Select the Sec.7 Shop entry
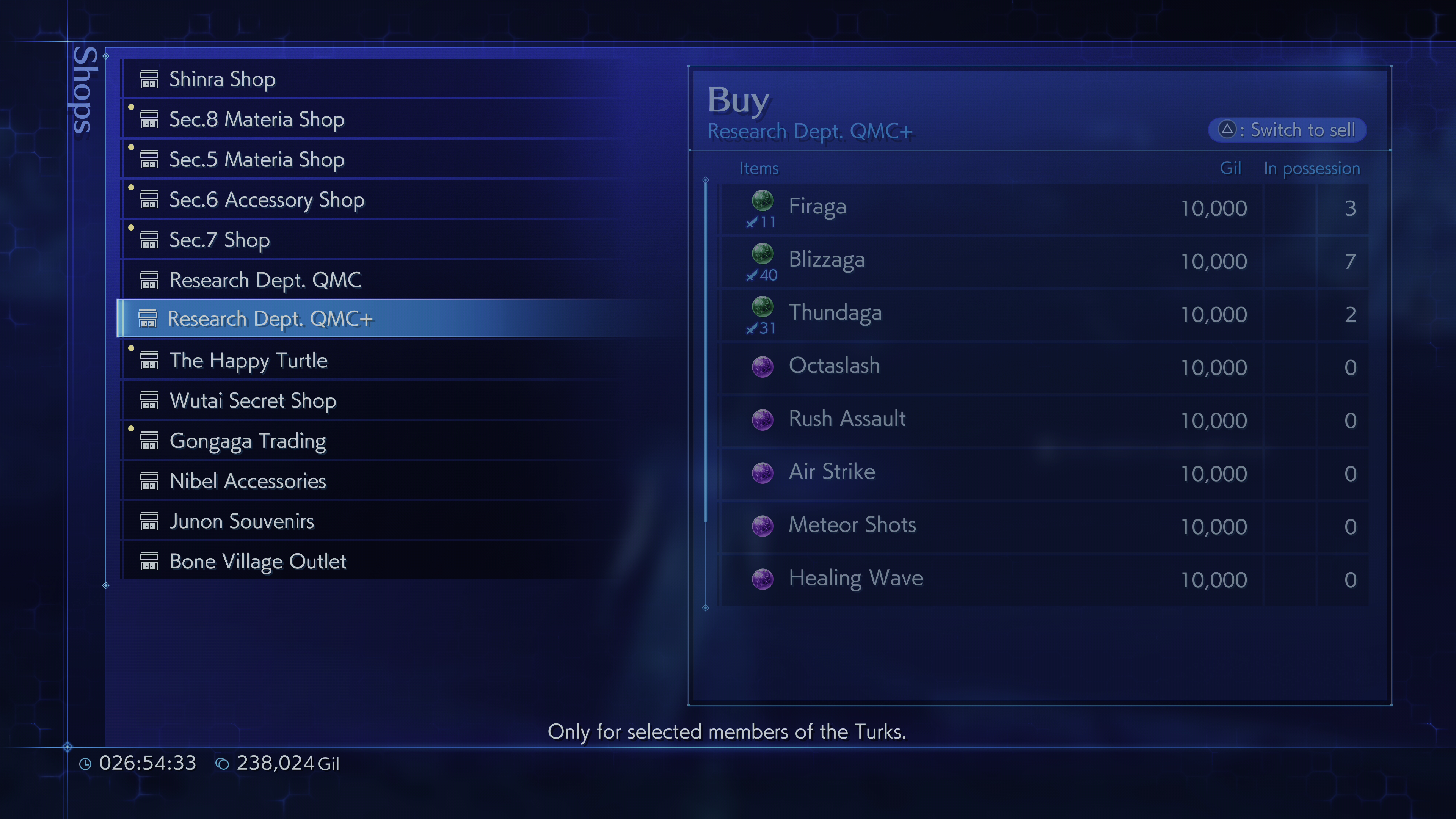Viewport: 1456px width, 819px height. tap(219, 240)
